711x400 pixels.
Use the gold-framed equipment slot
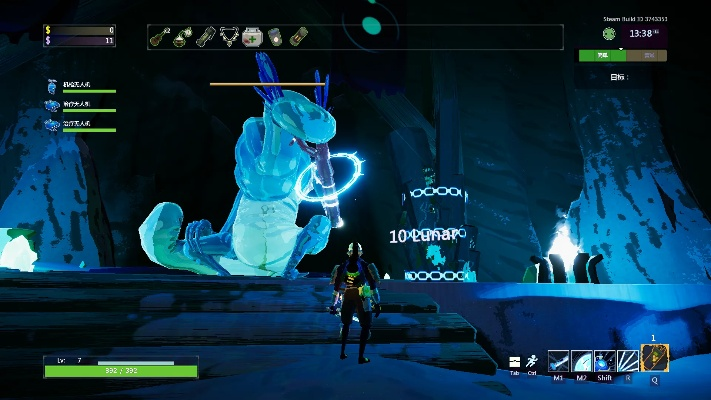(x=654, y=357)
